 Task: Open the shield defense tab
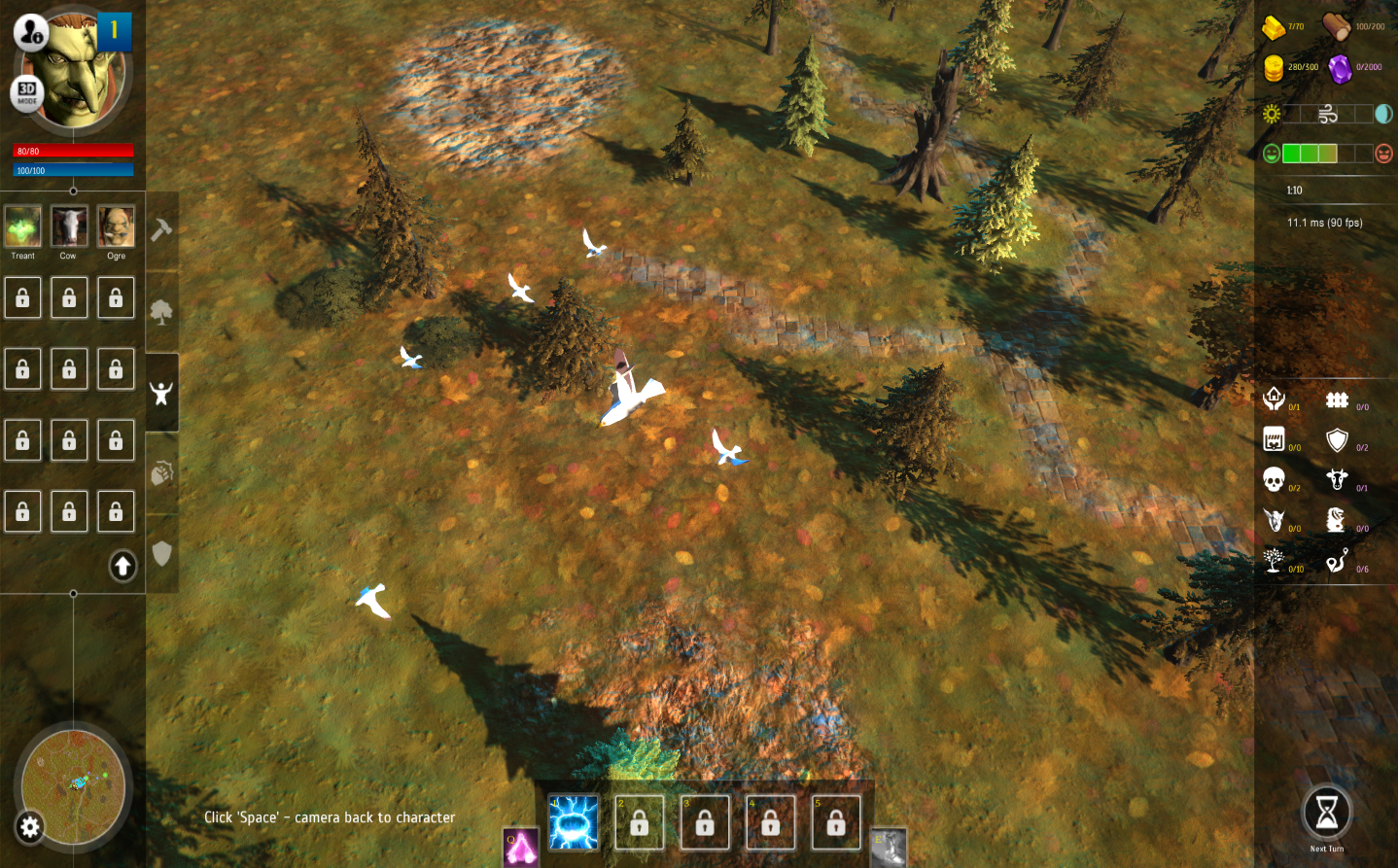161,553
